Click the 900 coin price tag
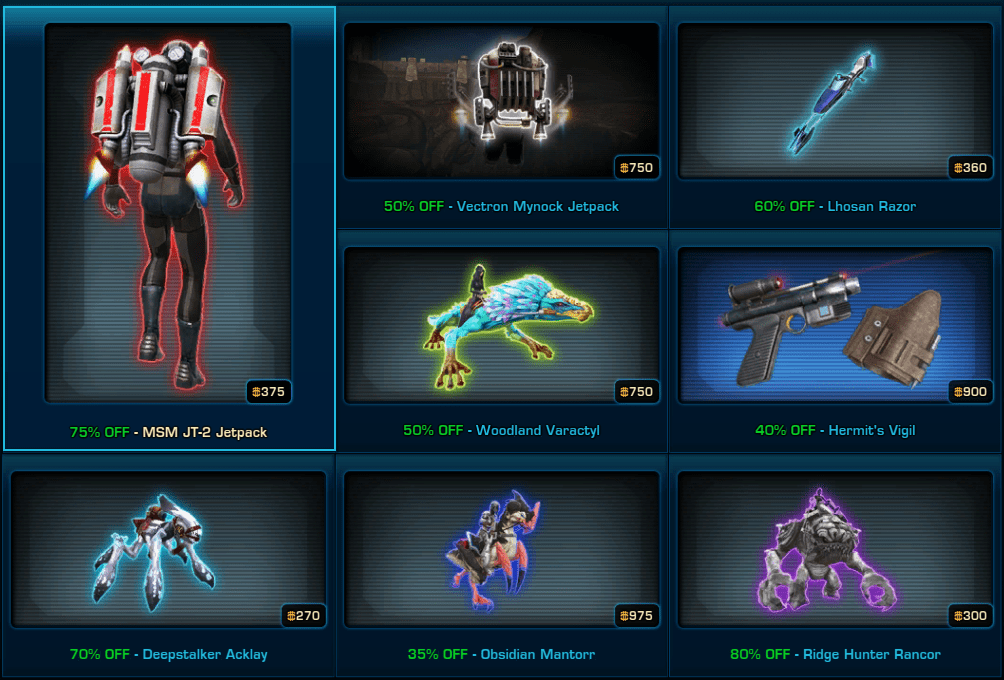Screen dimensions: 1004x680 pyautogui.click(x=971, y=392)
